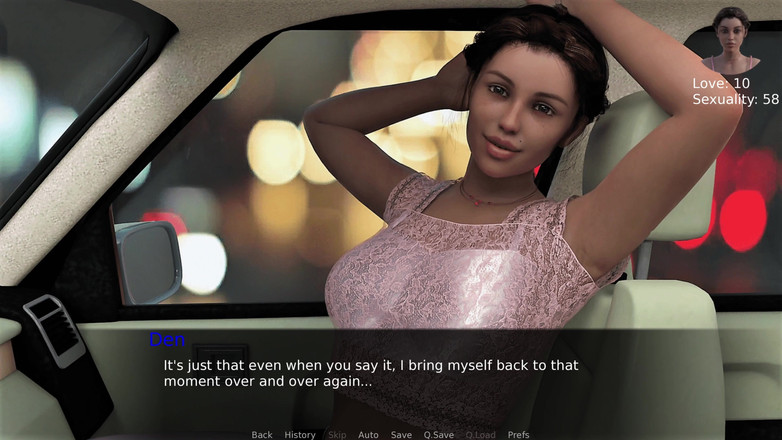
Task: Open Prefs settings
Action: (x=518, y=435)
